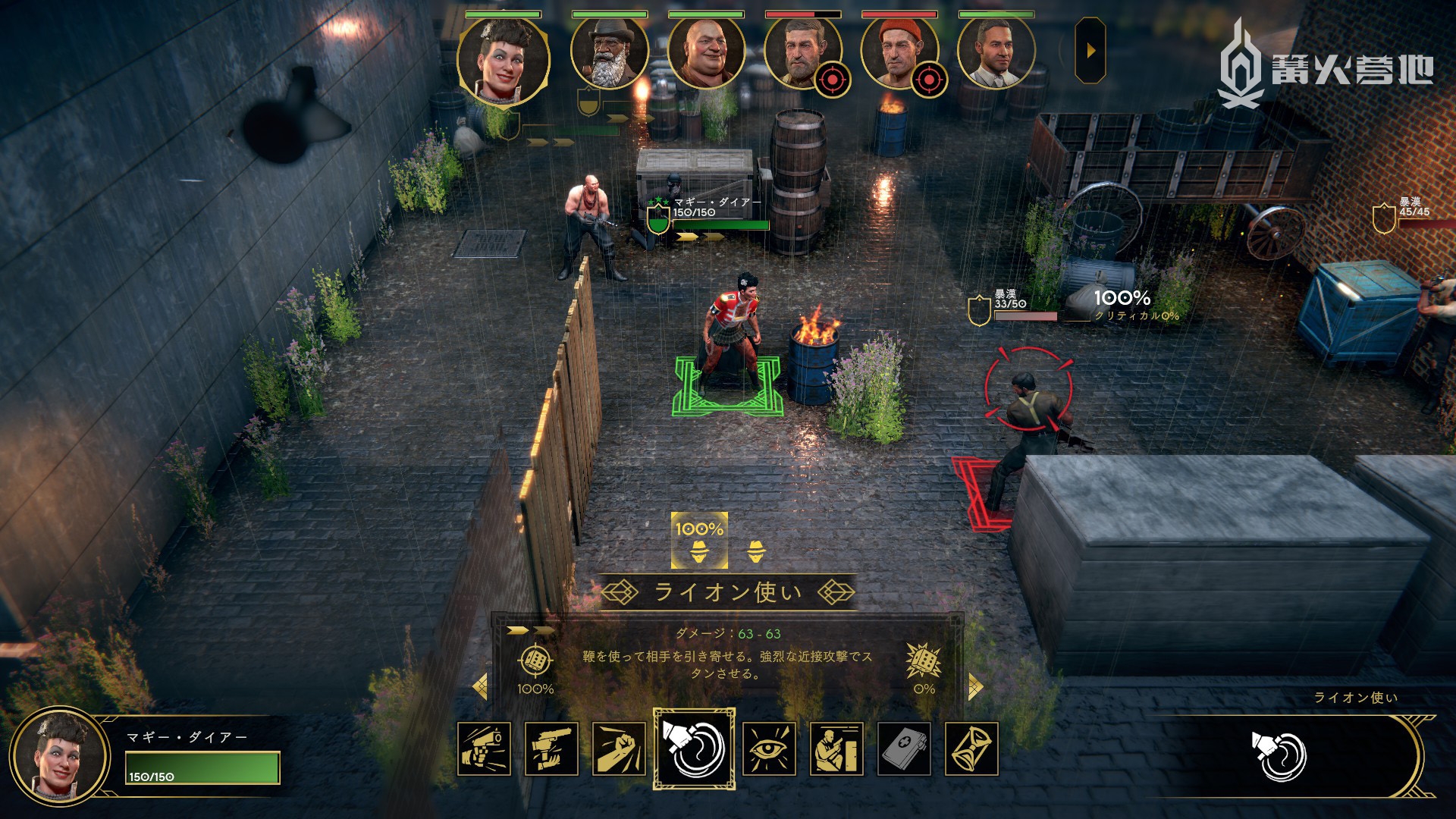Use the fist melee punch ability

point(619,749)
